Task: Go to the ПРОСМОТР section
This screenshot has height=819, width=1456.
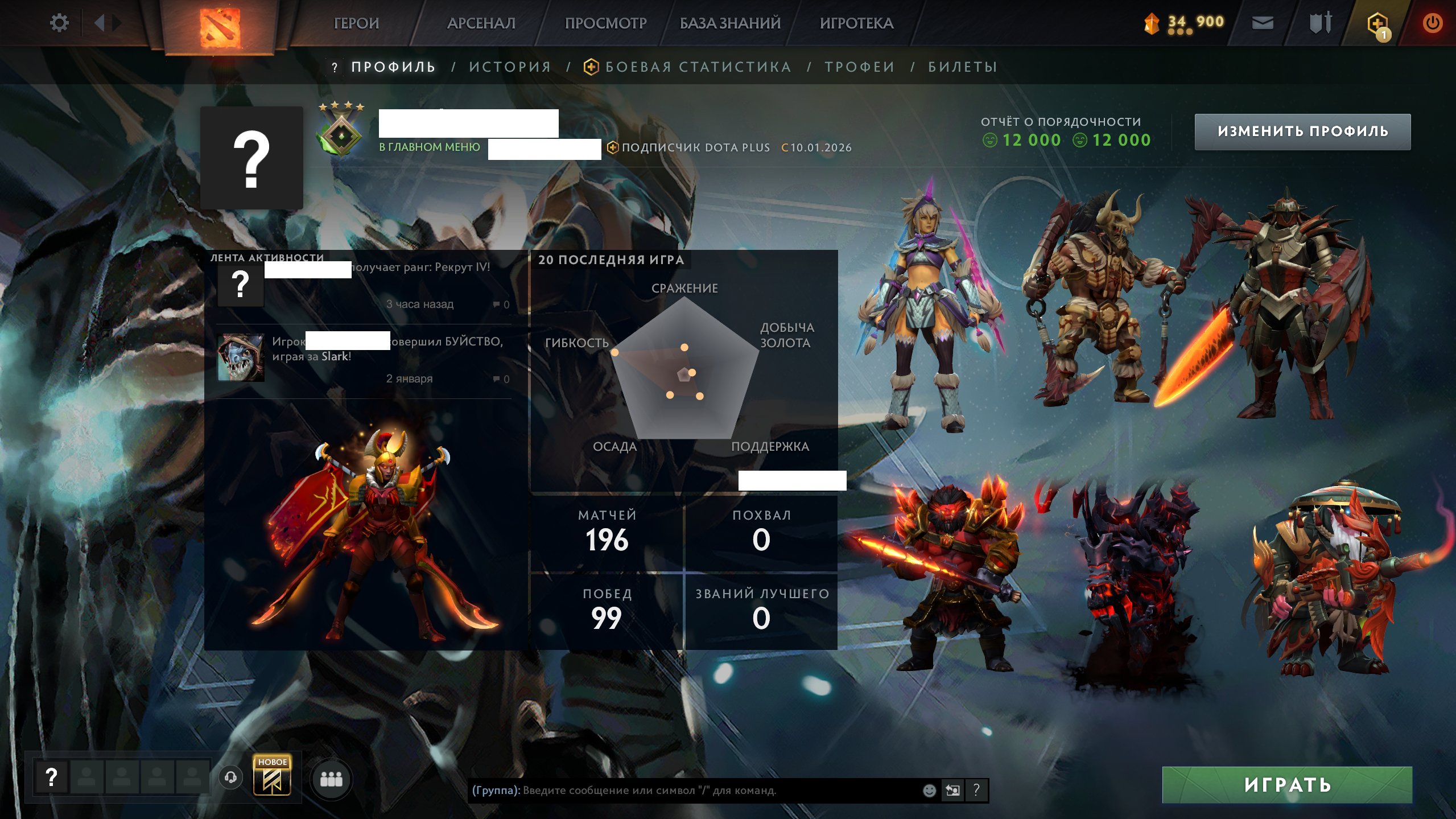Action: pos(605,23)
